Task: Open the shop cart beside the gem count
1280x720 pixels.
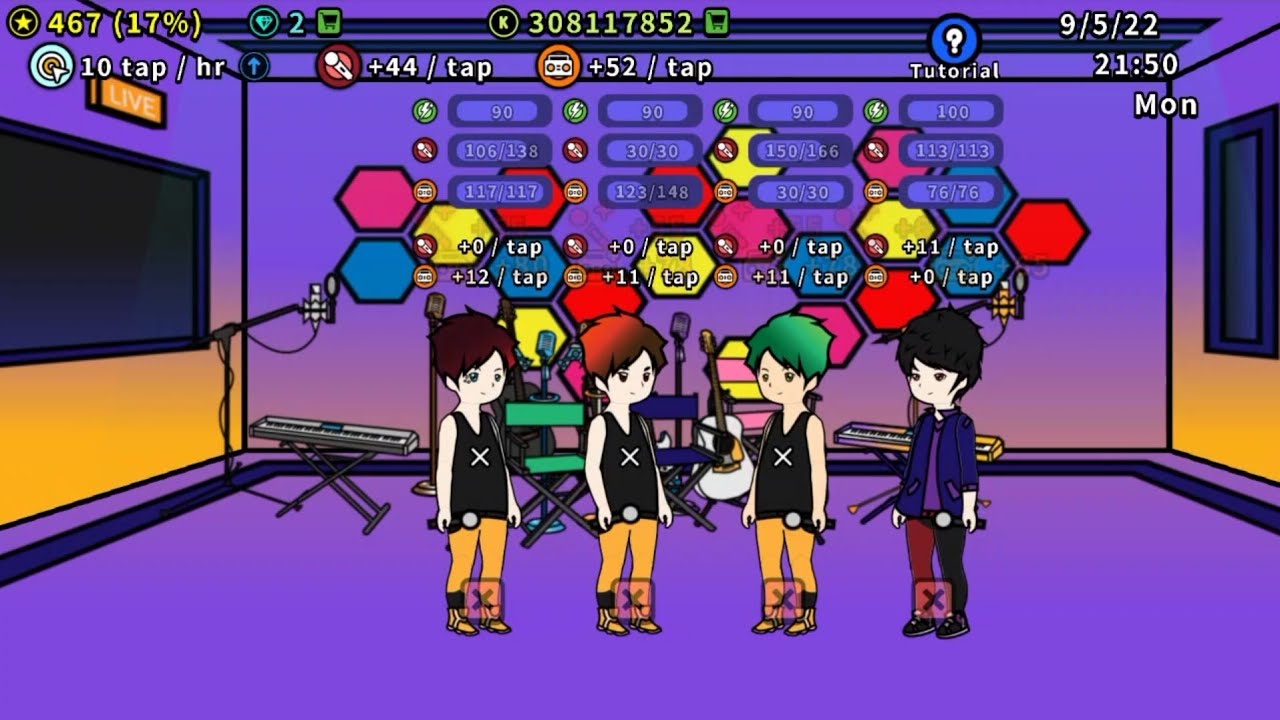Action: coord(329,22)
